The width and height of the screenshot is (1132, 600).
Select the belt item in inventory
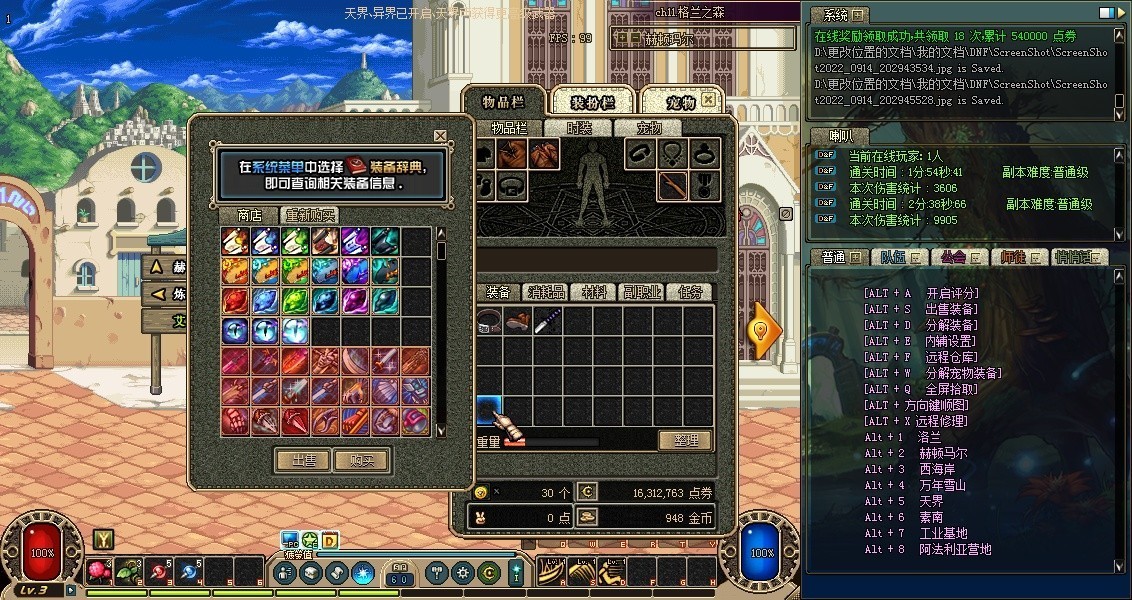click(489, 321)
